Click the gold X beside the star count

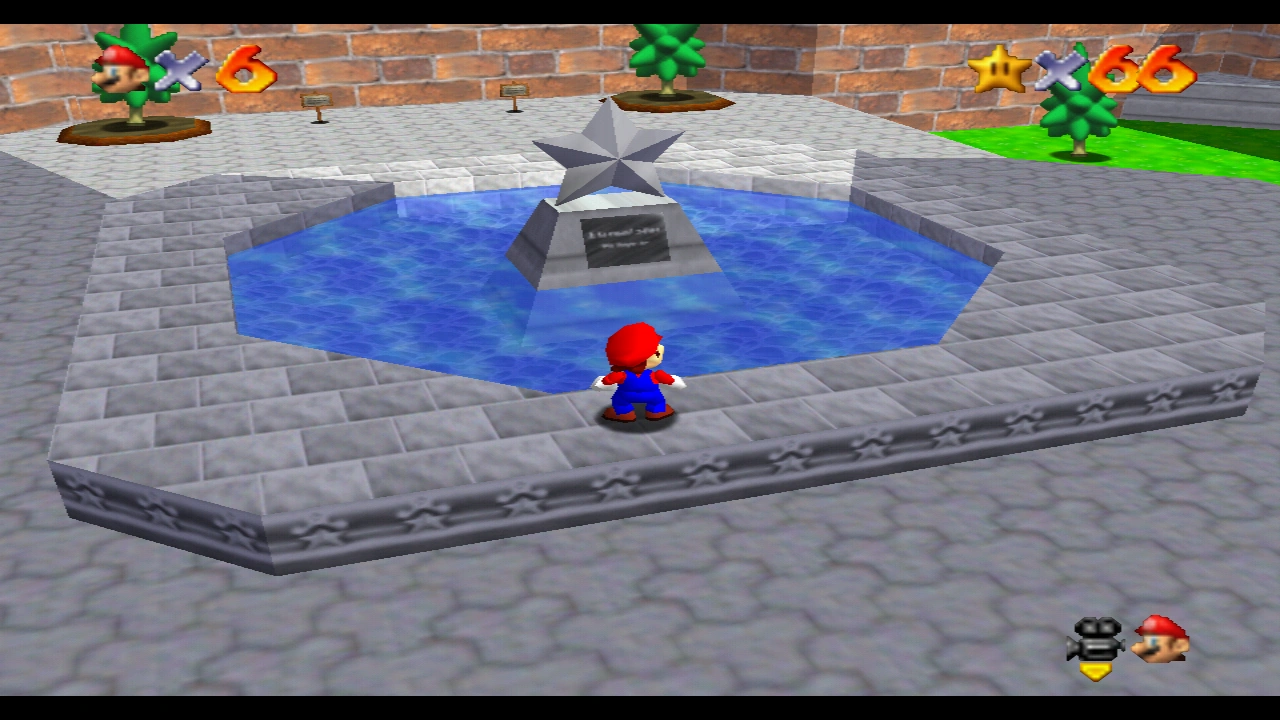click(1060, 70)
